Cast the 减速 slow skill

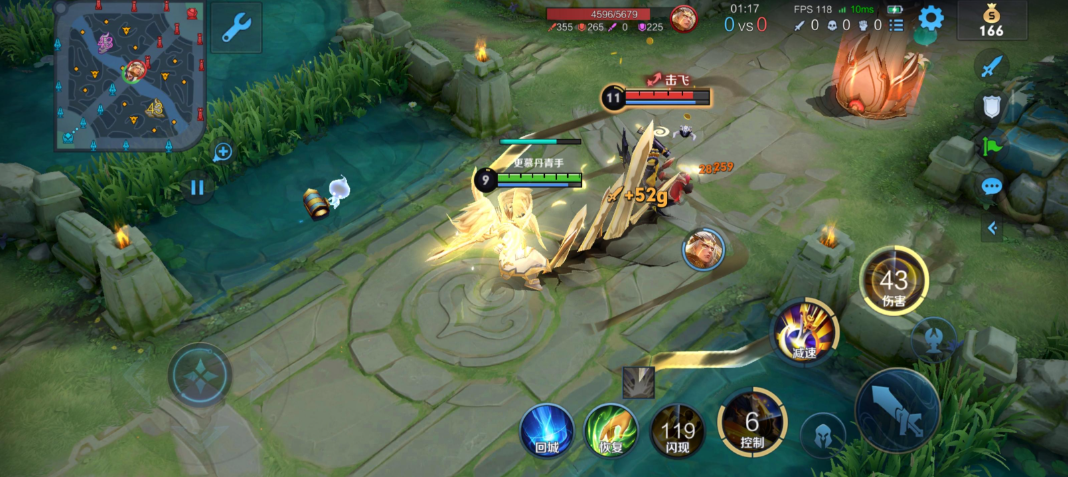(x=805, y=332)
